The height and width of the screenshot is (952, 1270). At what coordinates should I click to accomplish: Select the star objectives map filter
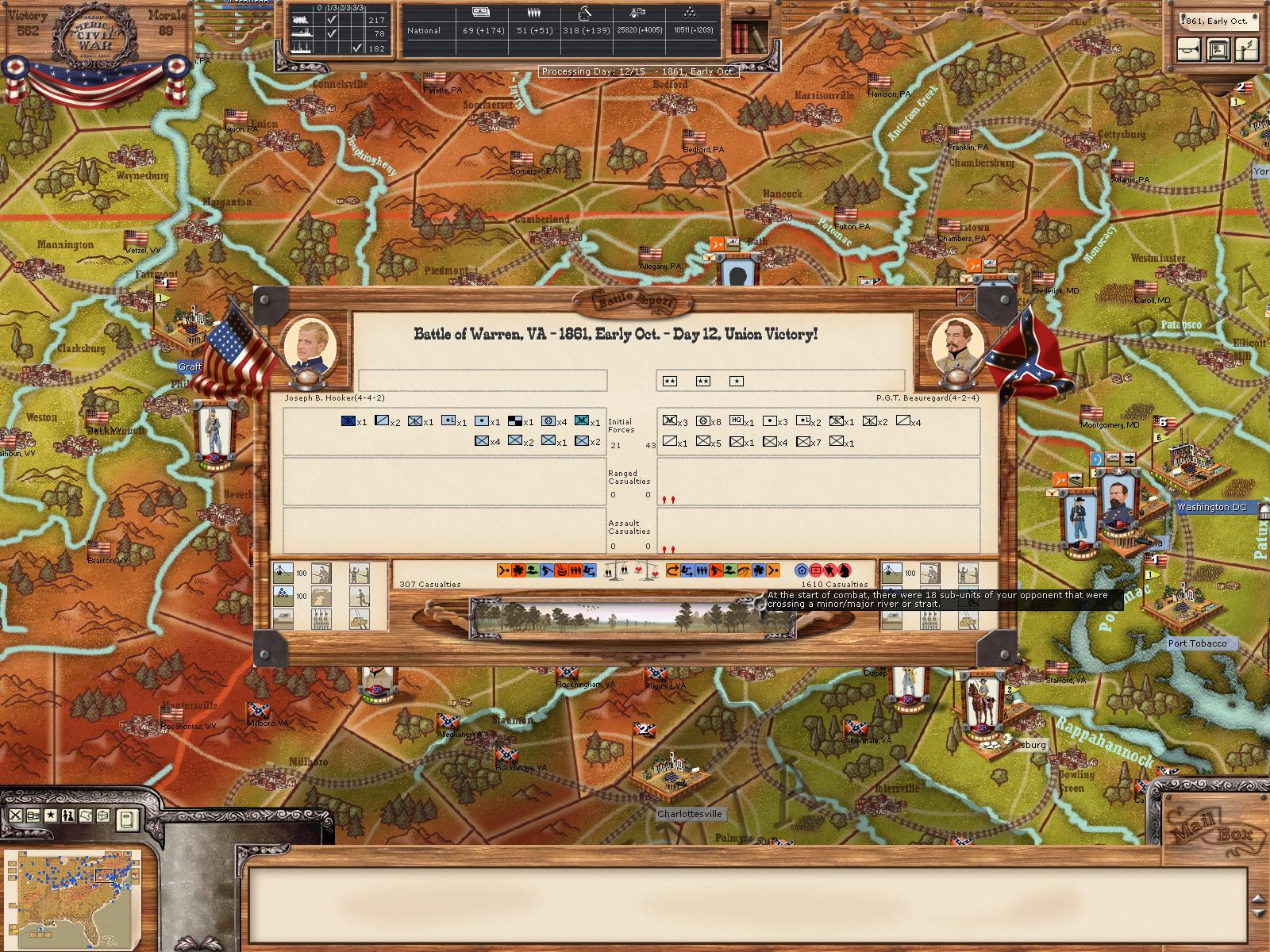(x=51, y=816)
